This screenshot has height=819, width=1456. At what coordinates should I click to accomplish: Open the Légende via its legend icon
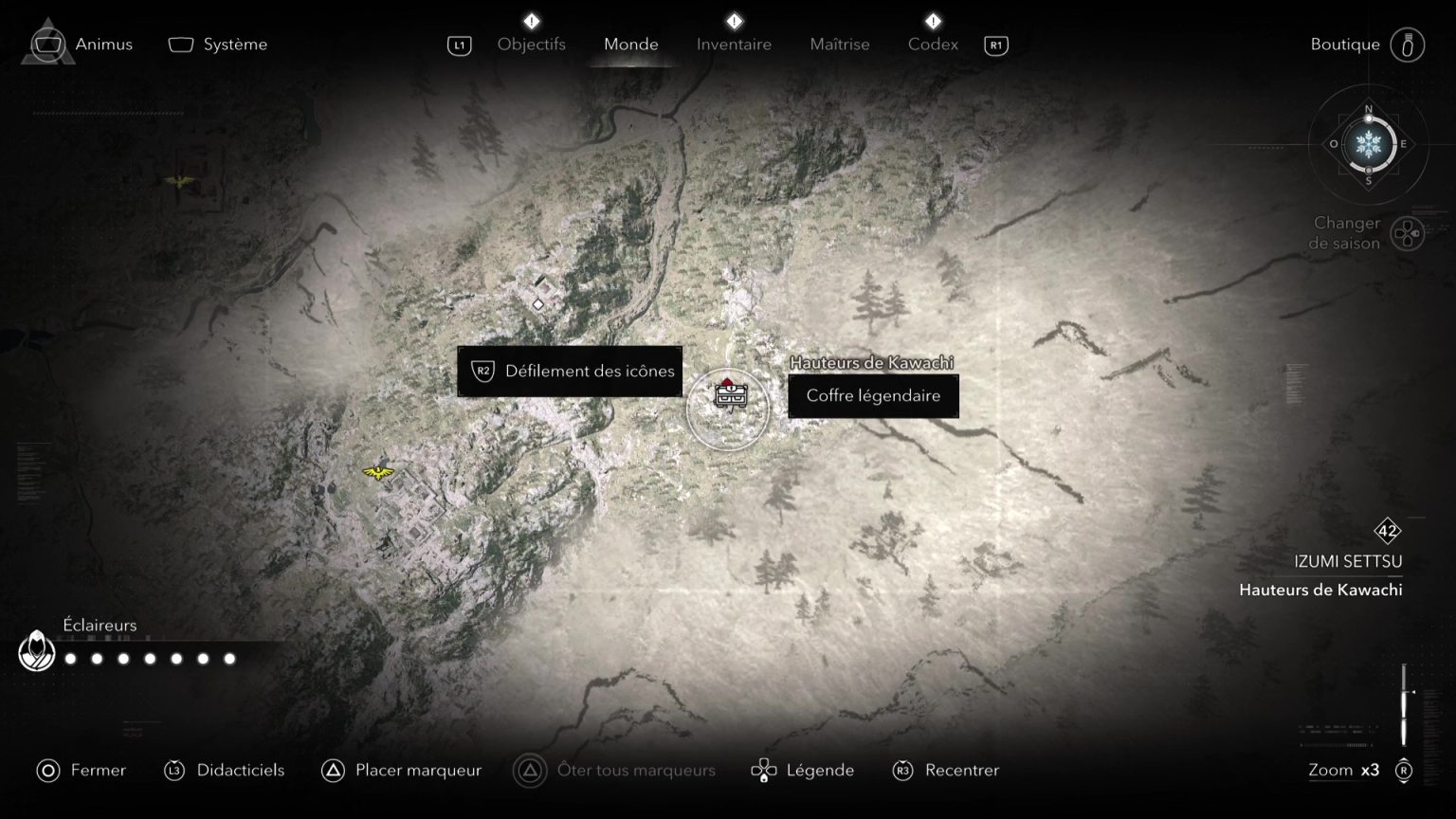click(764, 771)
